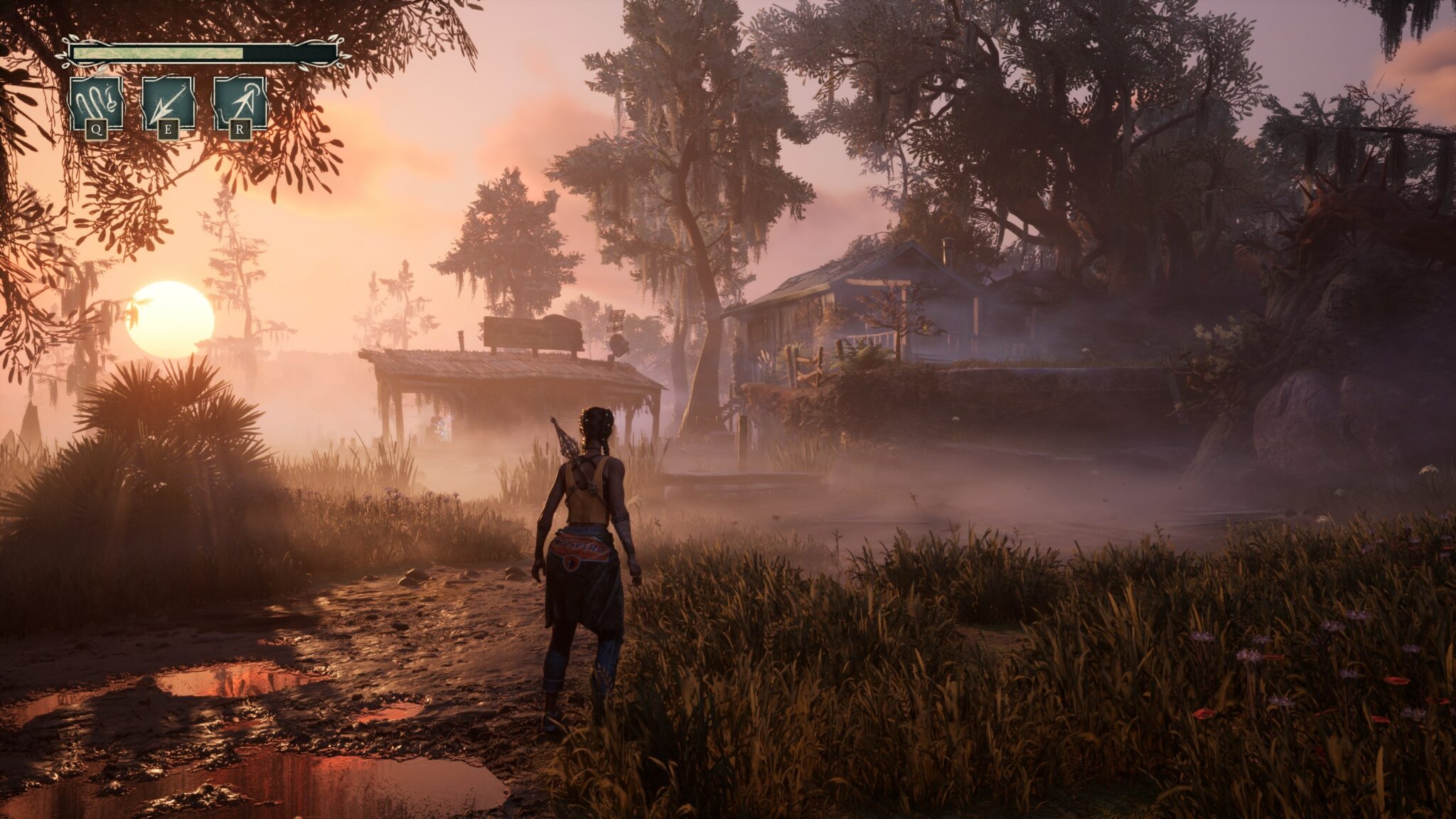1456x819 pixels.
Task: Select the upward arrow with arc ability
Action: 240,104
